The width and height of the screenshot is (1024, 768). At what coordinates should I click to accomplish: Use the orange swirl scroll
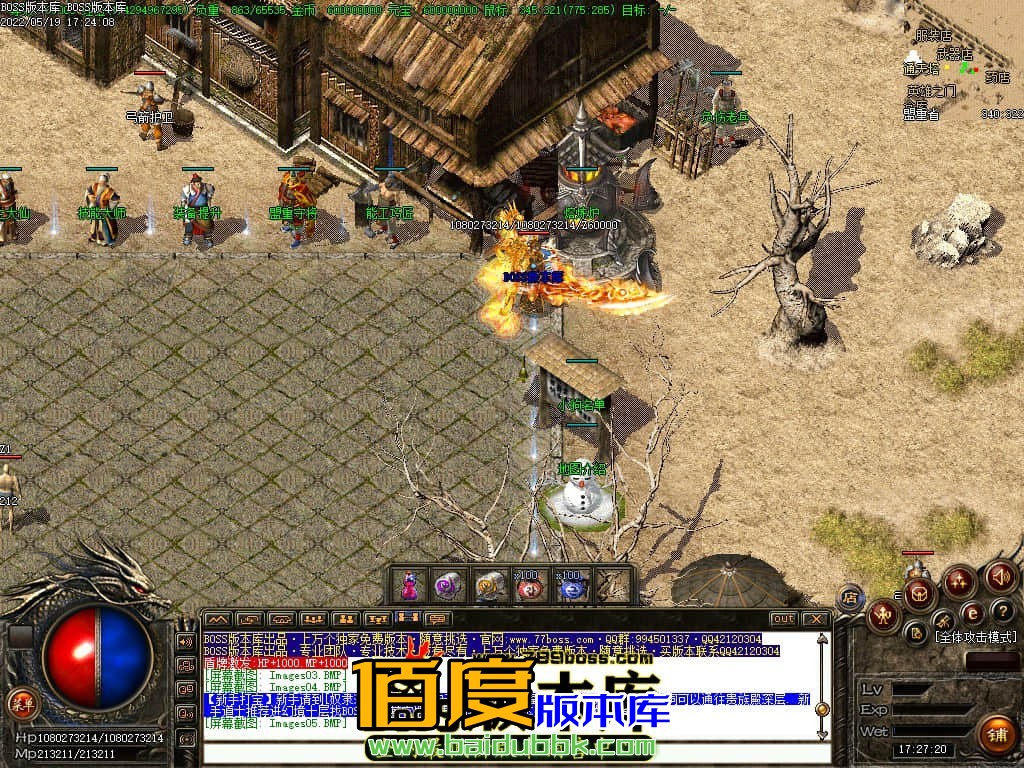[490, 586]
